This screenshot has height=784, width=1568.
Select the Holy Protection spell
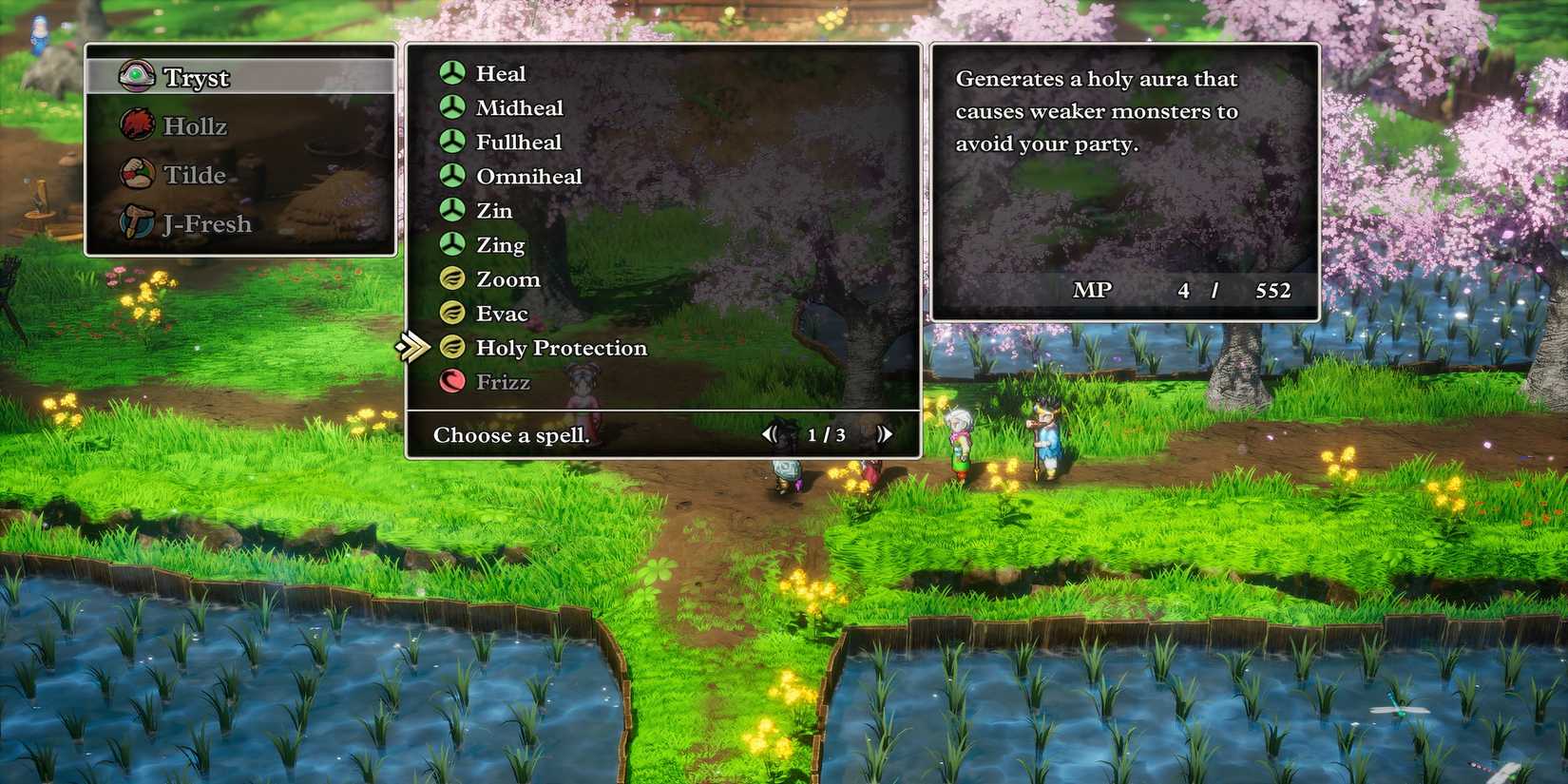click(561, 348)
